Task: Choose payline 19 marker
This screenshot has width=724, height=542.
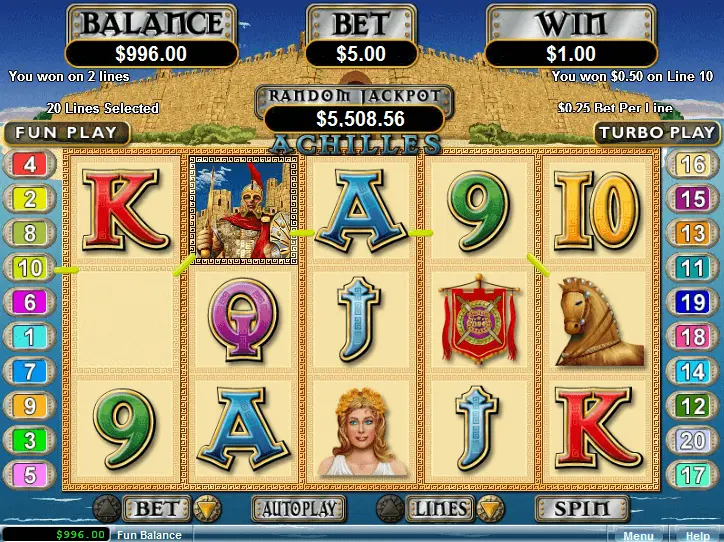Action: (x=692, y=301)
